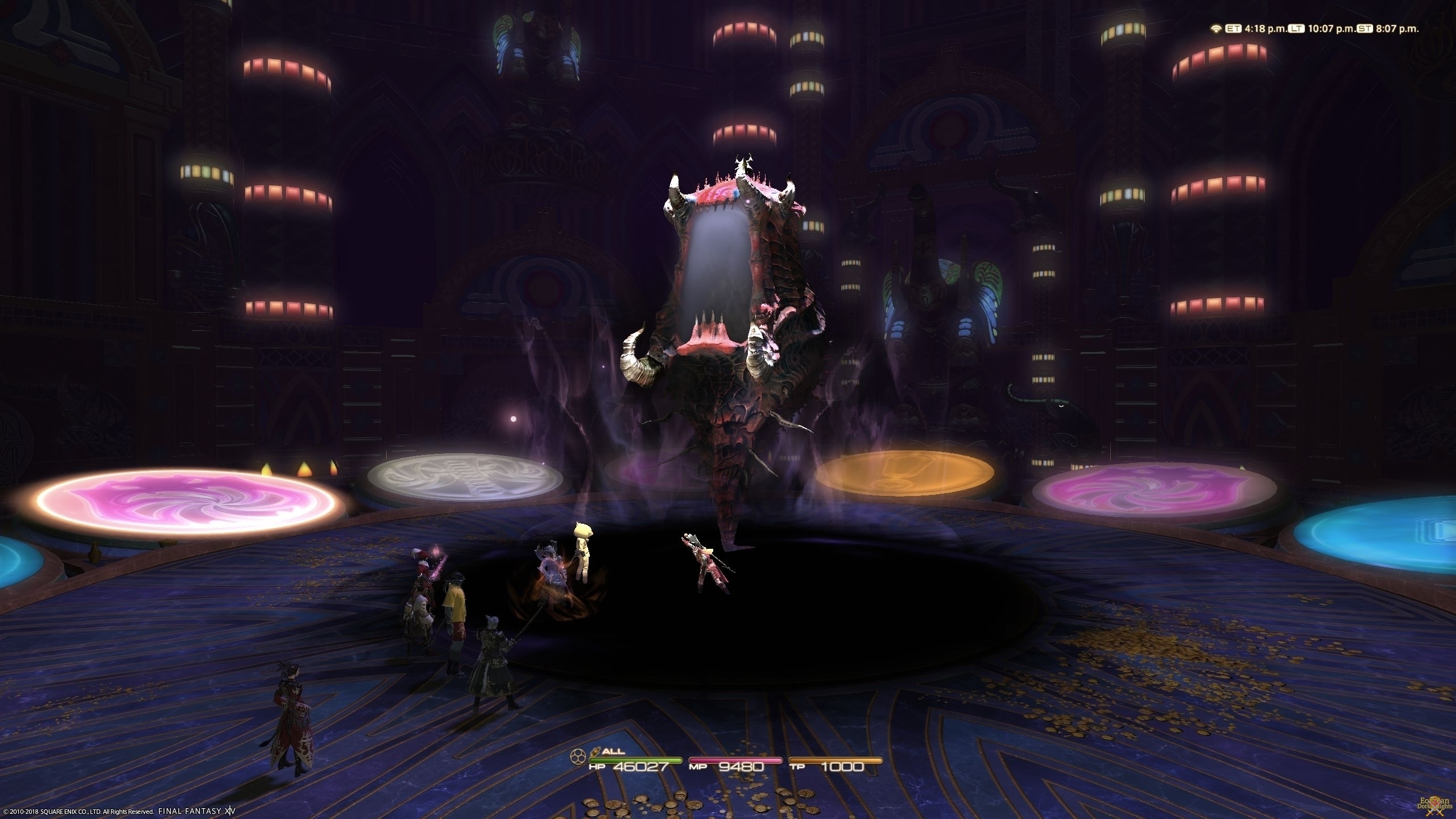Click the hammer icon labeled ALL
Screen dimensions: 1456x819
point(596,751)
